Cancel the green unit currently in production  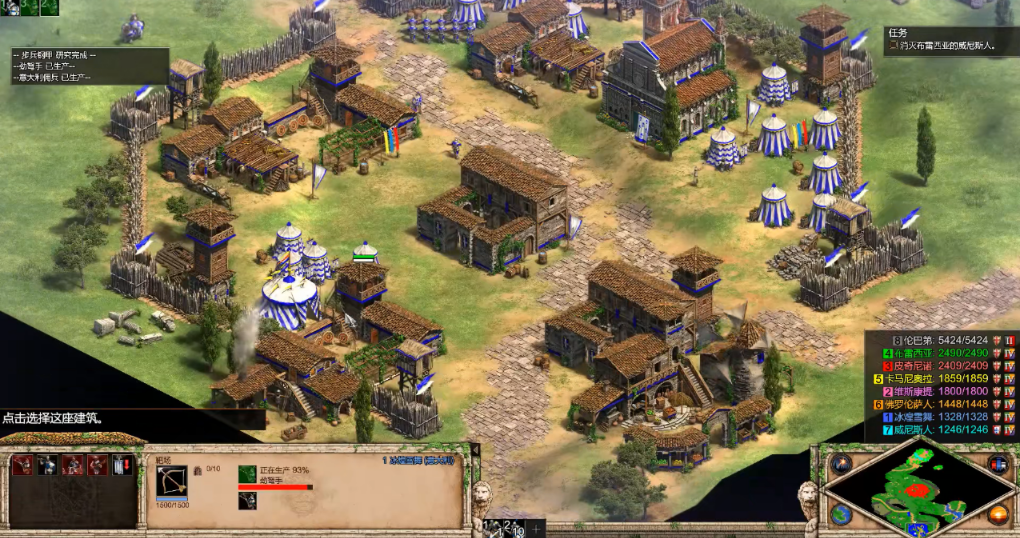click(x=247, y=473)
